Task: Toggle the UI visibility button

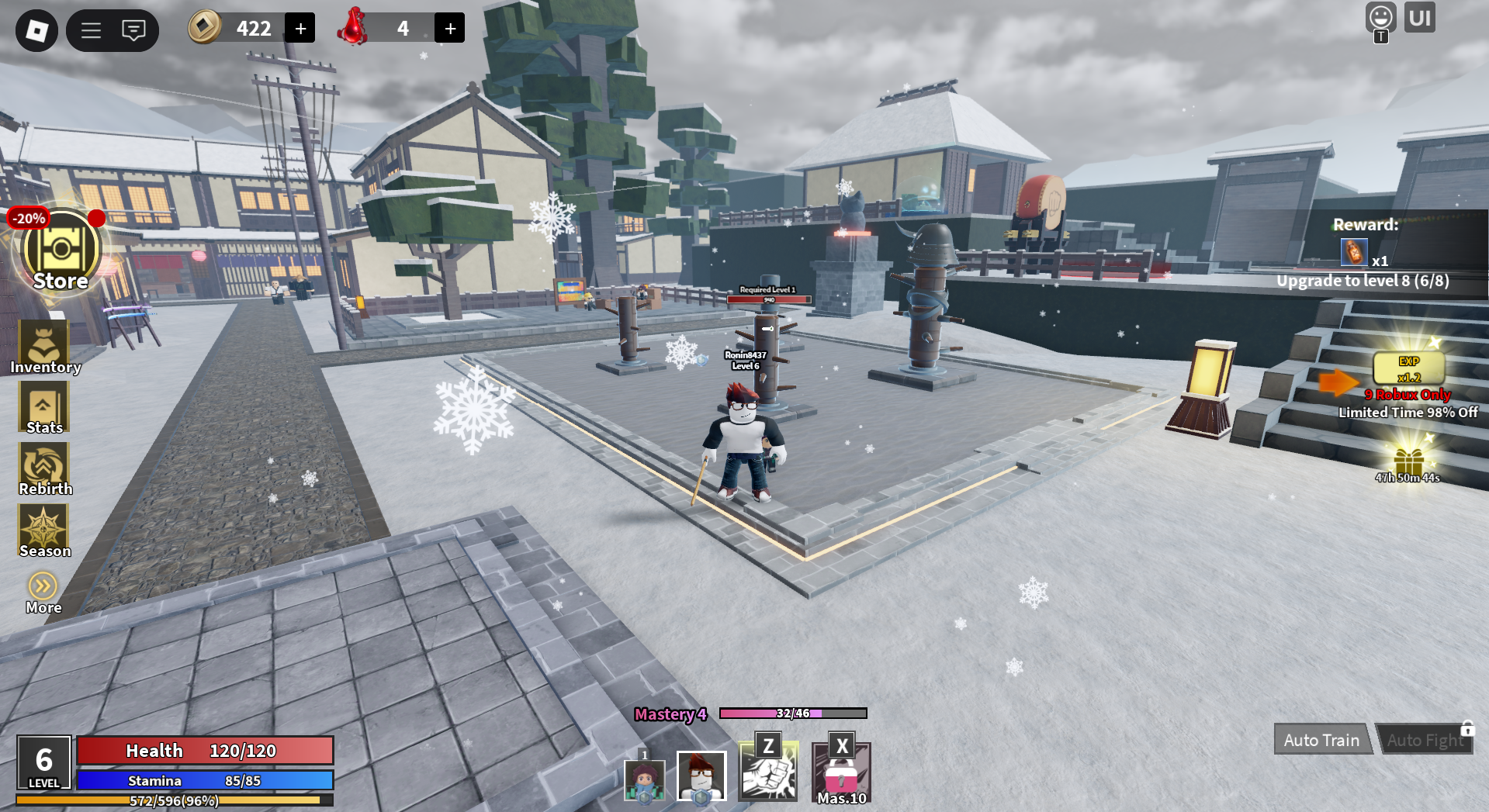Action: (1420, 17)
